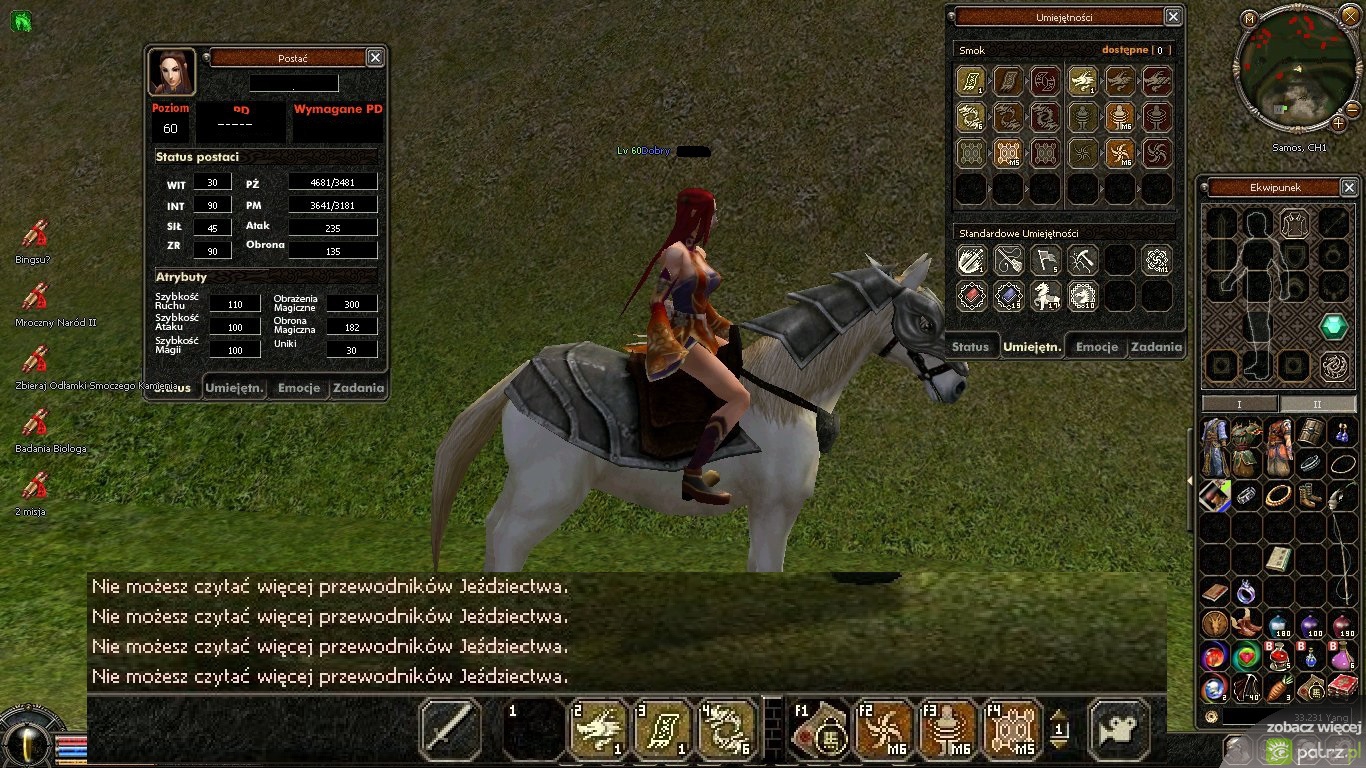This screenshot has height=768, width=1366.
Task: Open the Badania Biologa quest scroll
Action: 35,424
